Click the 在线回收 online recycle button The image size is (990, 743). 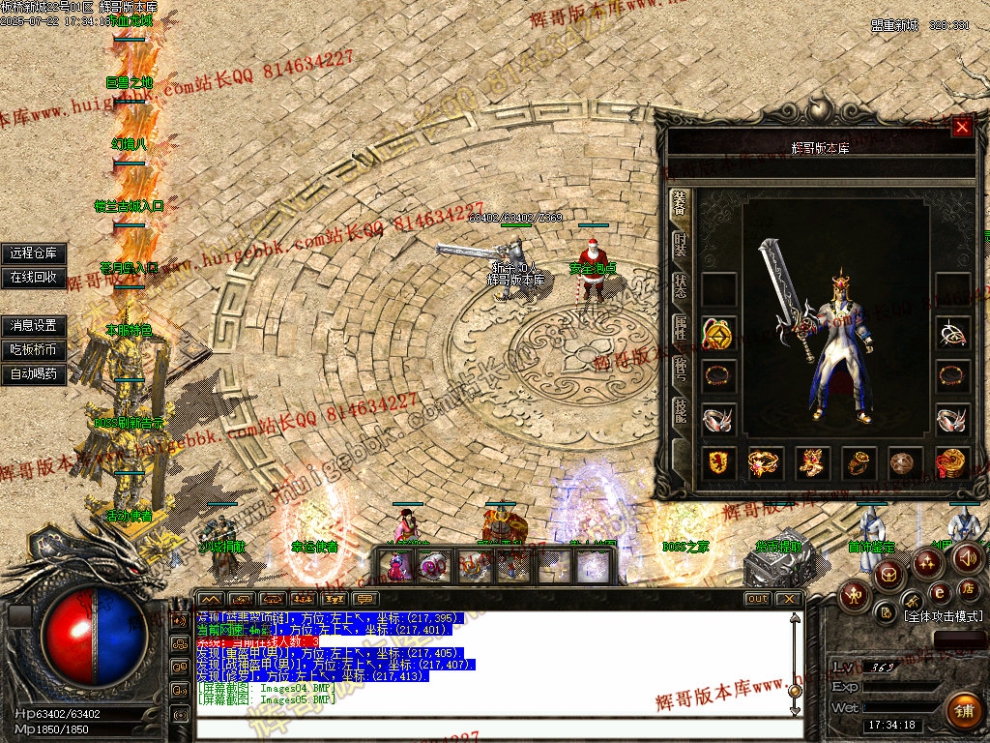(34, 277)
